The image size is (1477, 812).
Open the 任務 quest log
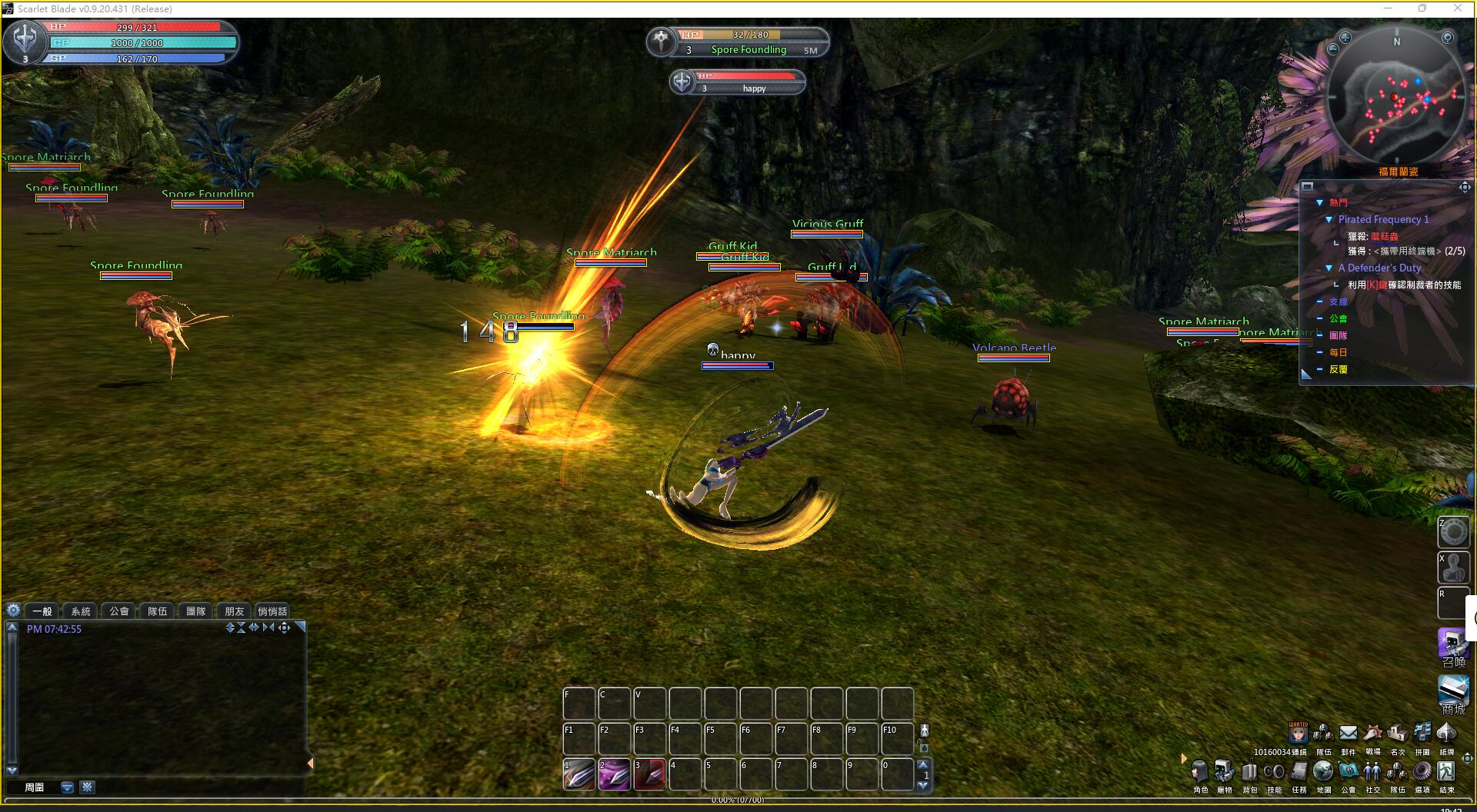[1299, 771]
